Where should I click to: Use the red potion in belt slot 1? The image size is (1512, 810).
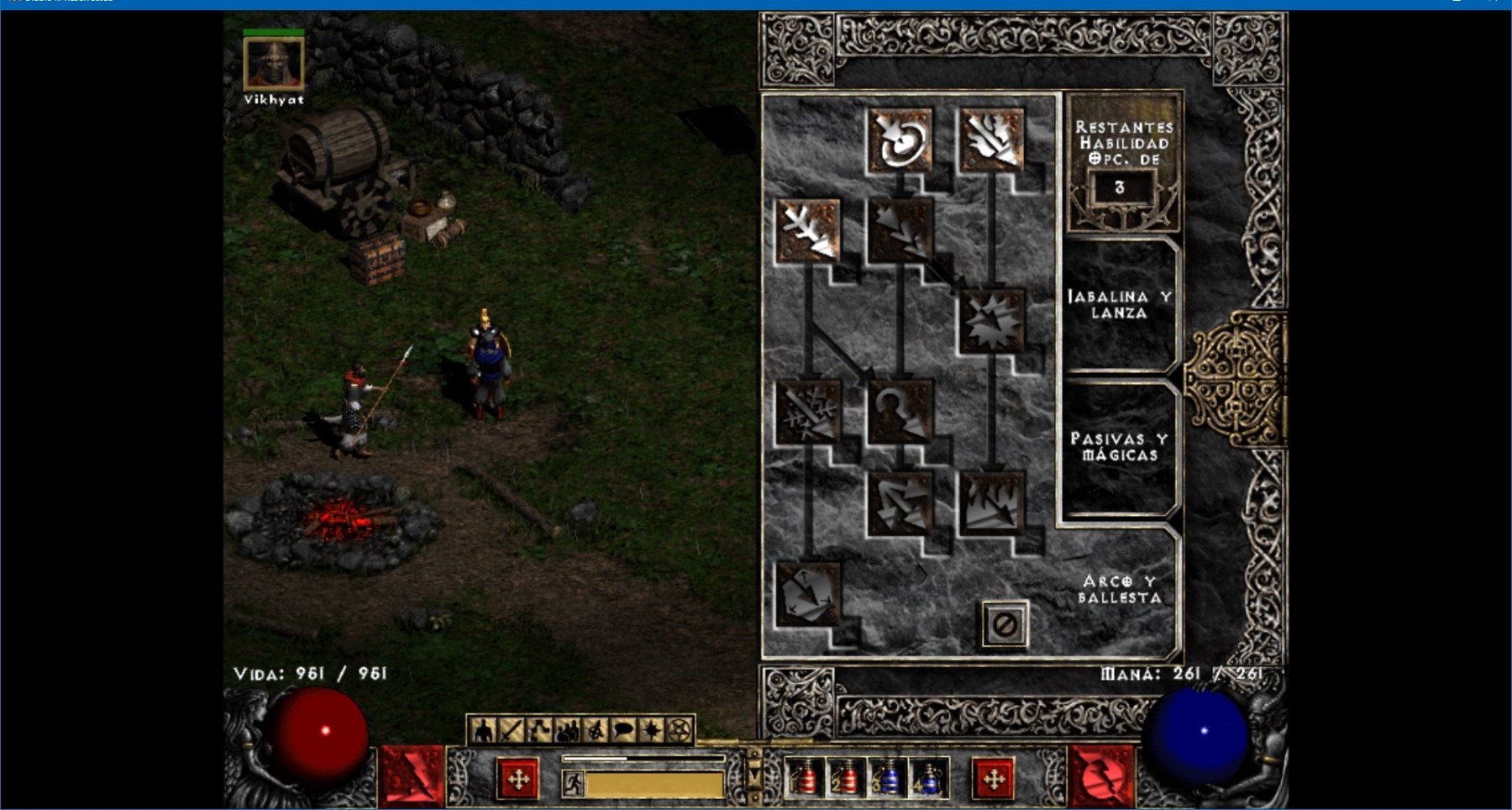(x=805, y=778)
